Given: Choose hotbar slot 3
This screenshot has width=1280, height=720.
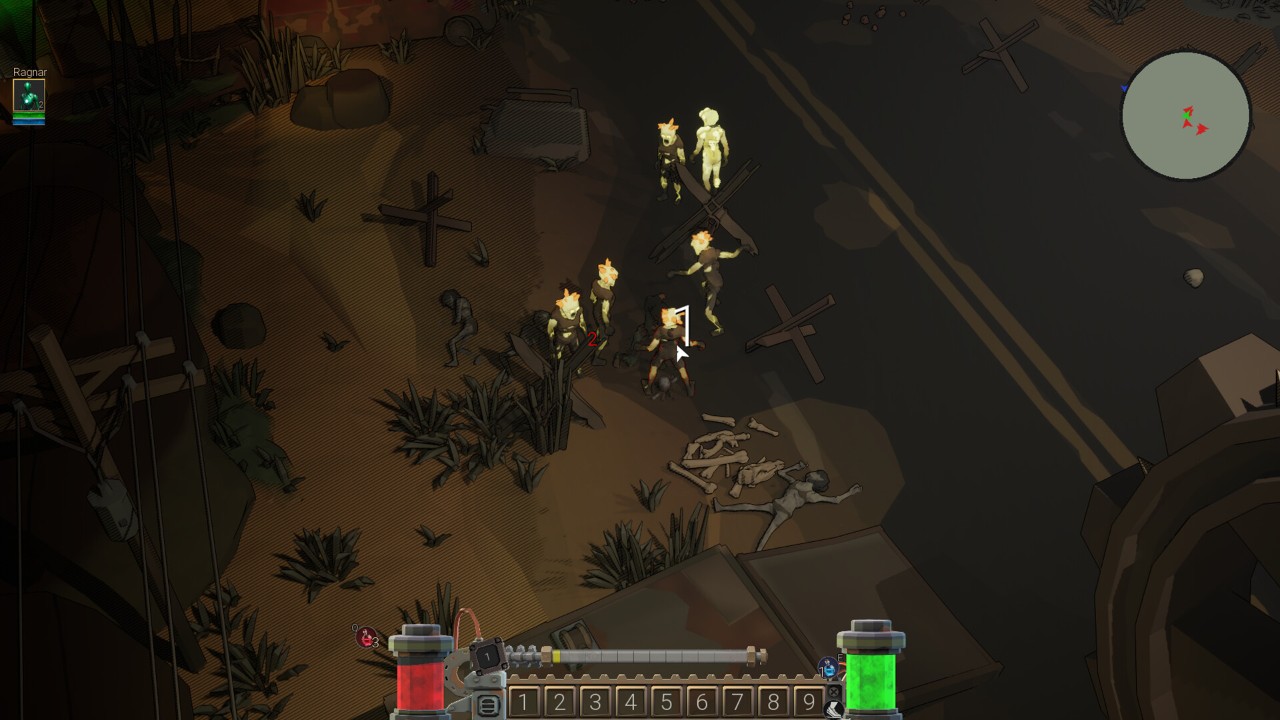Looking at the screenshot, I should tap(595, 702).
